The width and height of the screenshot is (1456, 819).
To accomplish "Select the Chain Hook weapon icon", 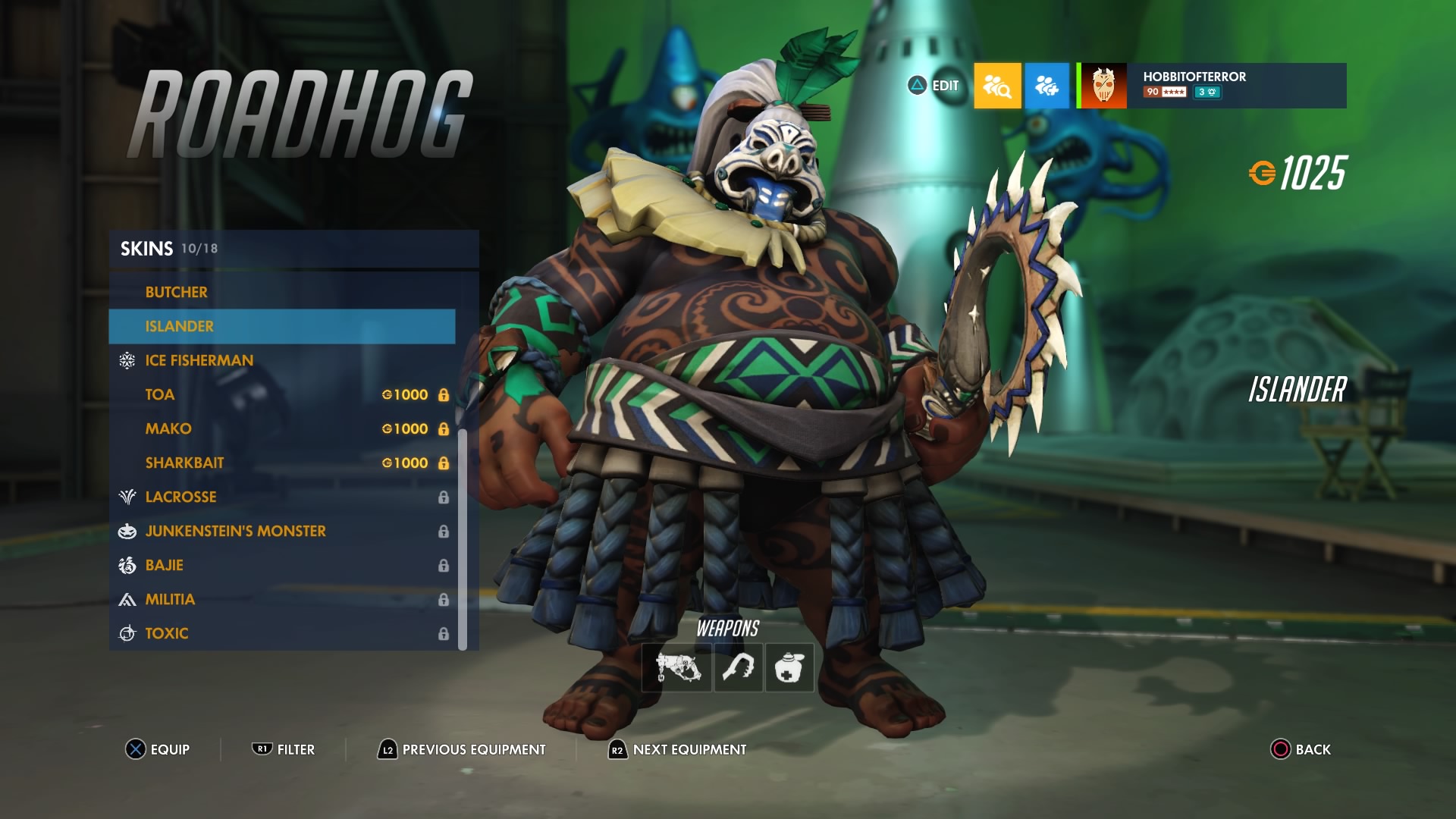I will tap(738, 668).
